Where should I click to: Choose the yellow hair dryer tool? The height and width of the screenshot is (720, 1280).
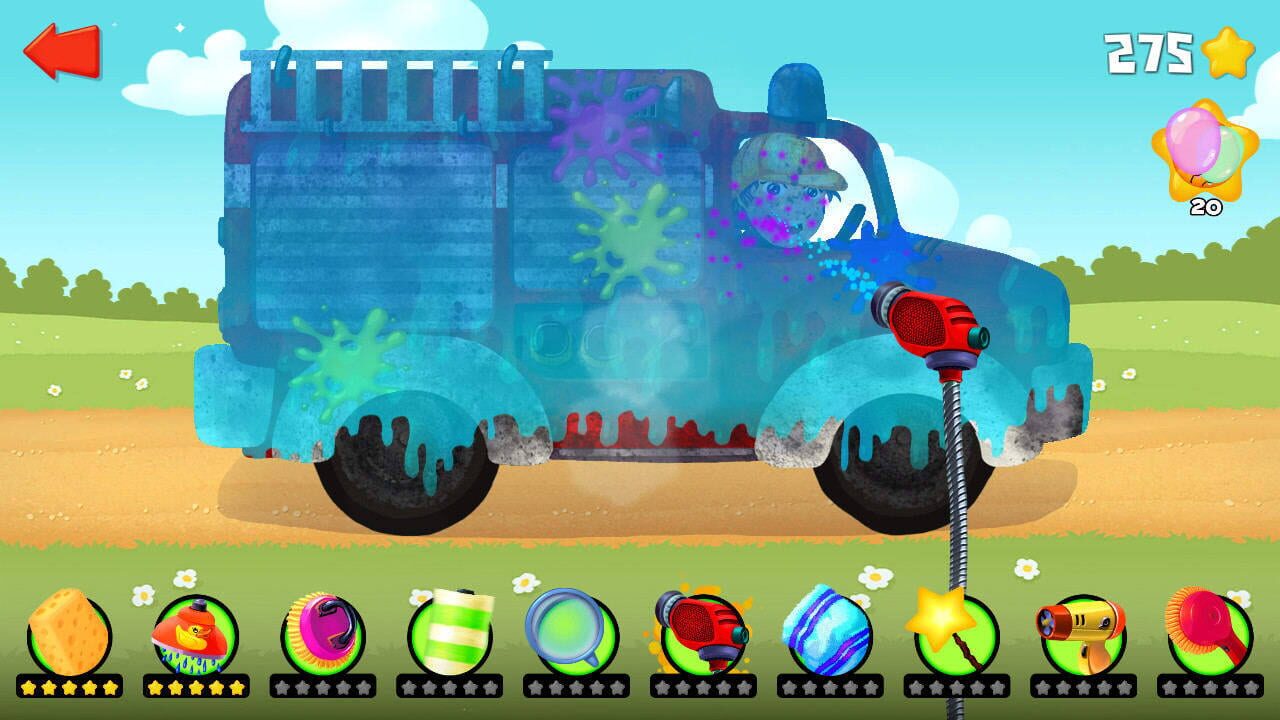[1088, 632]
